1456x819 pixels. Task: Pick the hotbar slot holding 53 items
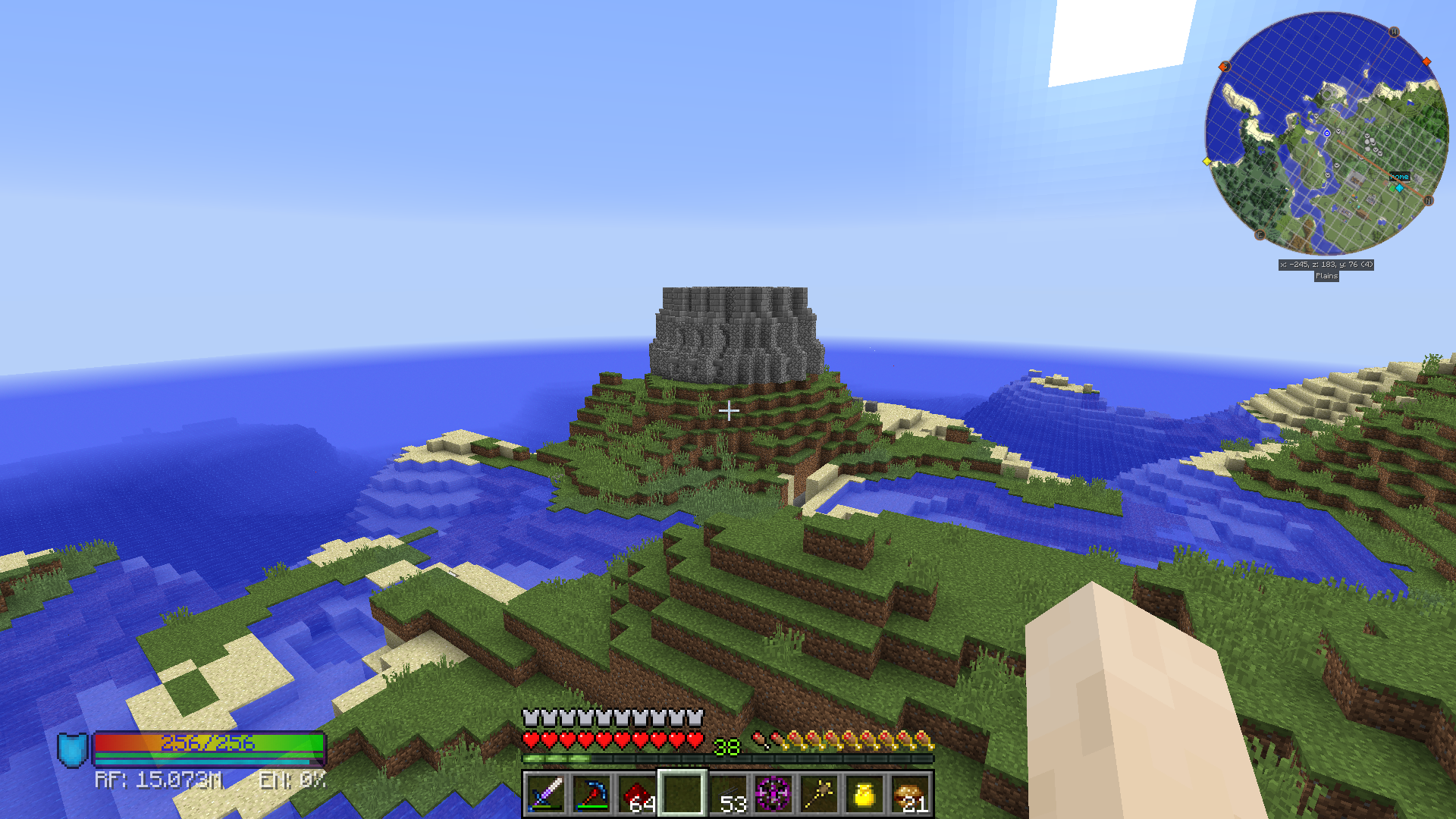pyautogui.click(x=728, y=794)
